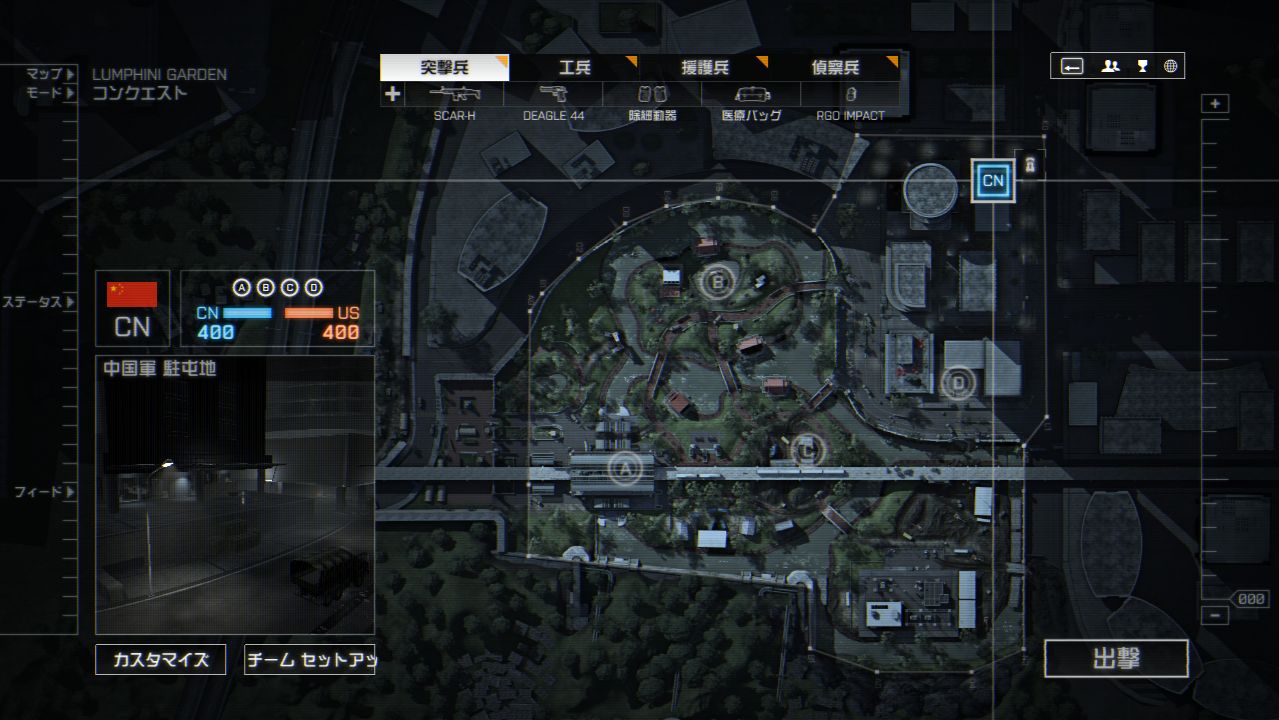1279x720 pixels.
Task: Switch to the 工兵 engineer class tab
Action: 574,68
